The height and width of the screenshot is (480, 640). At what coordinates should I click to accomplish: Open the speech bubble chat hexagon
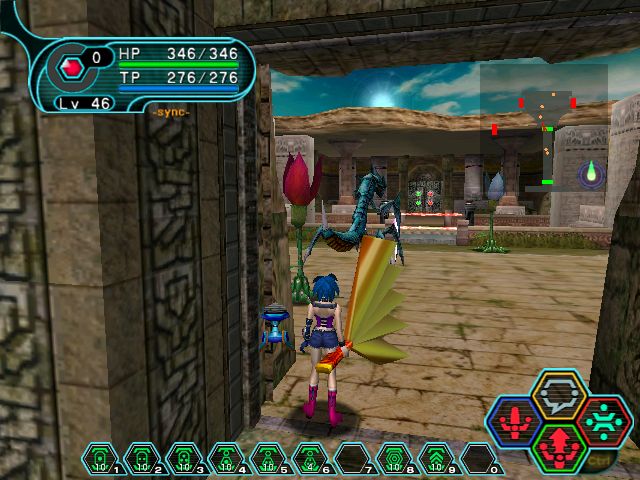click(559, 394)
